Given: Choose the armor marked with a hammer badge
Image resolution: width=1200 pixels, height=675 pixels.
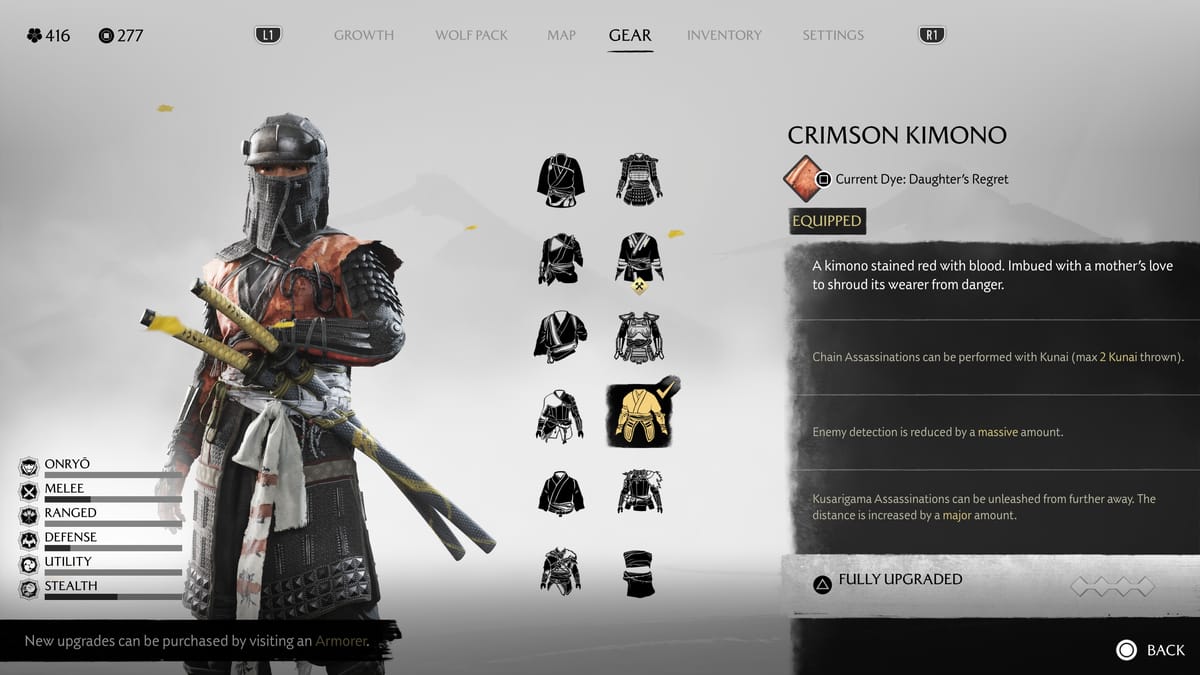Looking at the screenshot, I should pyautogui.click(x=640, y=259).
